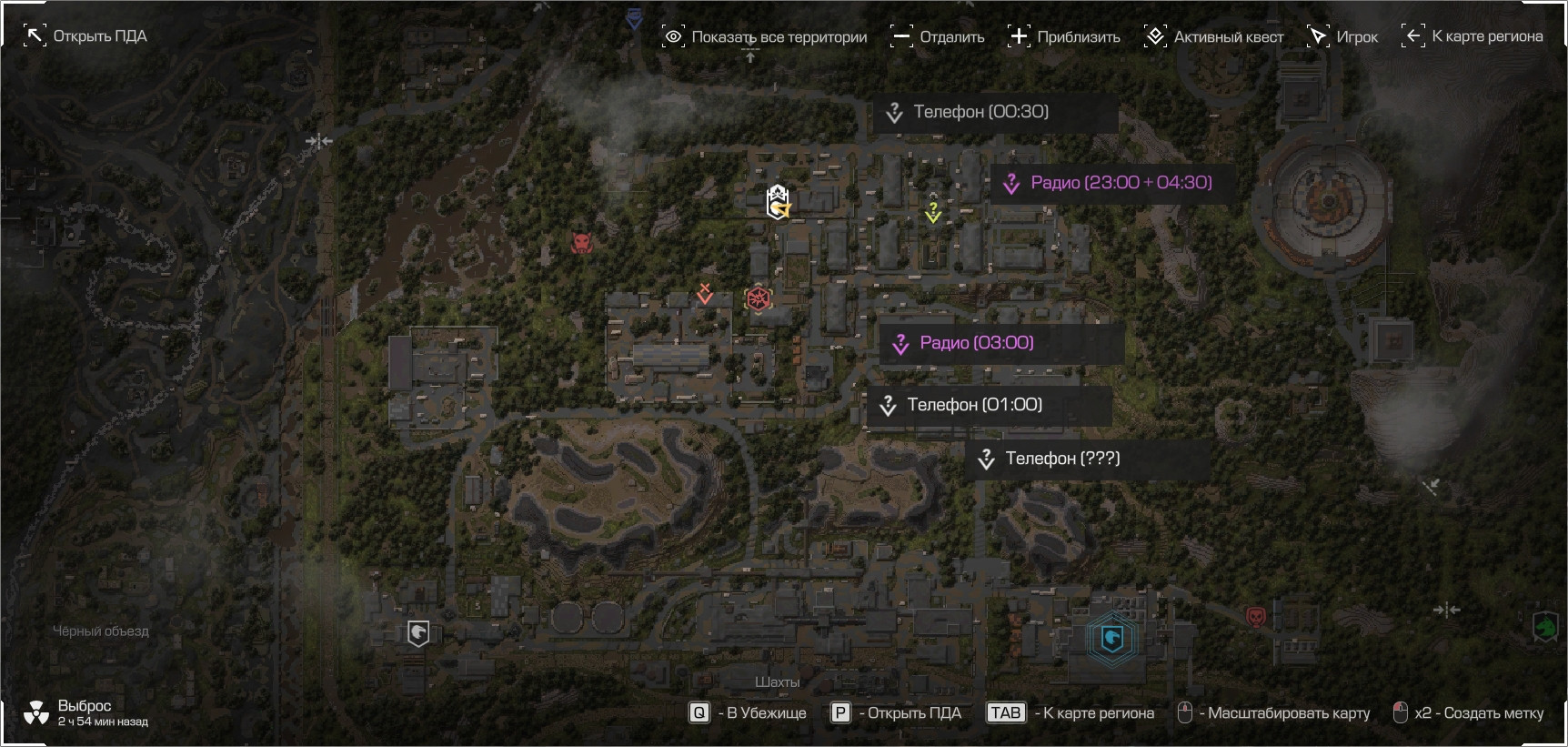Screen dimensions: 1568x747
Task: Return to the region map
Action: tap(1473, 36)
